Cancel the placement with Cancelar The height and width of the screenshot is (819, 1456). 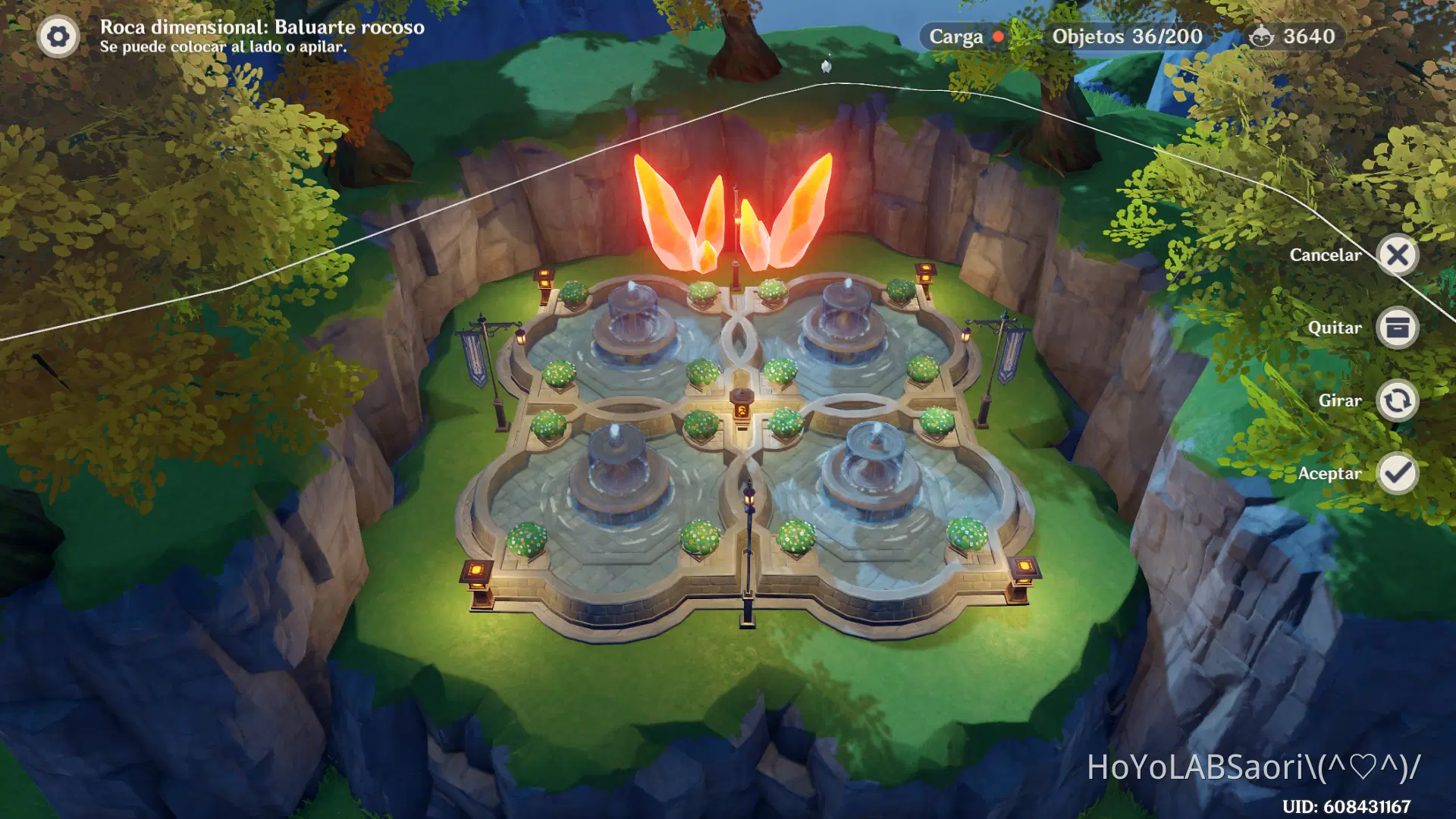1398,255
